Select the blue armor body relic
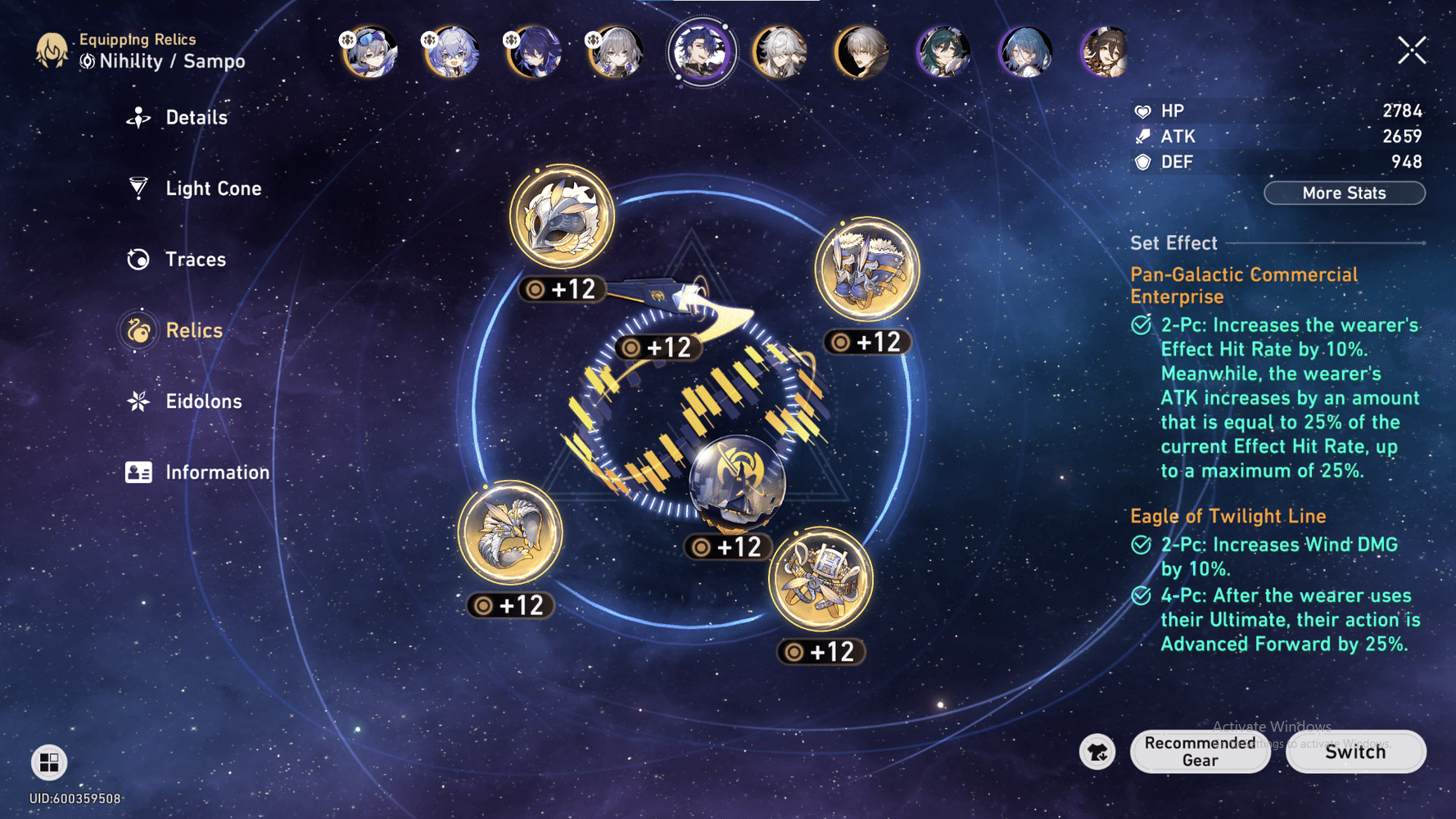The width and height of the screenshot is (1456, 819). [x=867, y=269]
